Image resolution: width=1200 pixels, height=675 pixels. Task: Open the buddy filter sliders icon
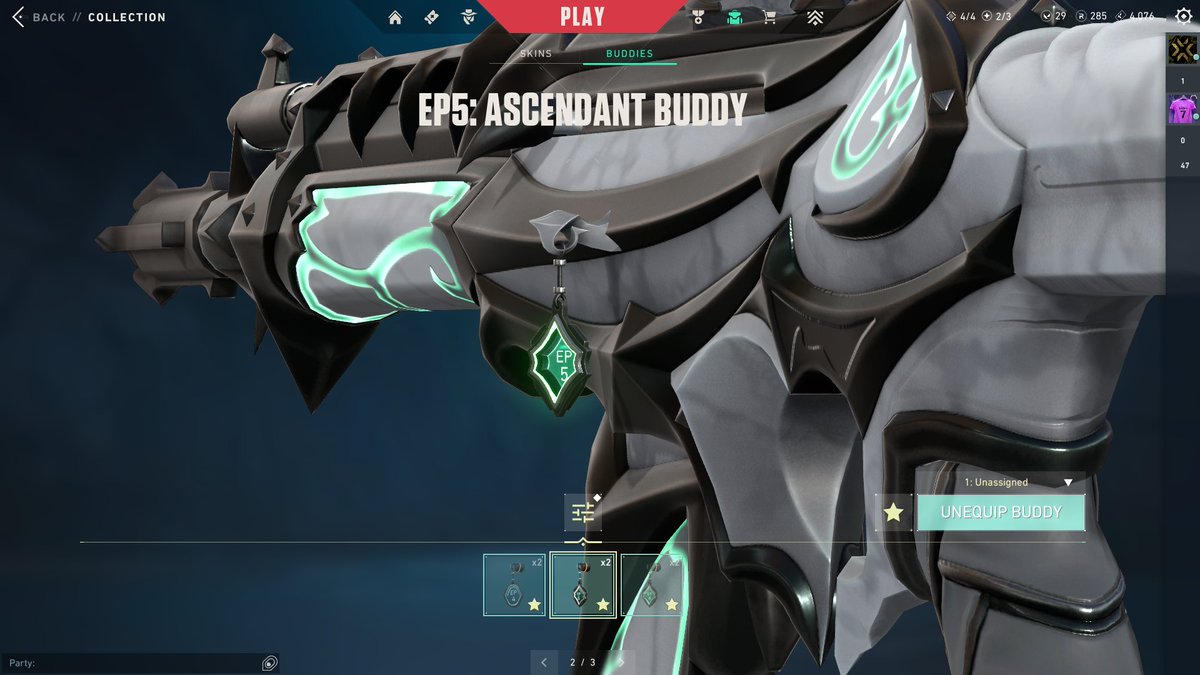tap(583, 512)
